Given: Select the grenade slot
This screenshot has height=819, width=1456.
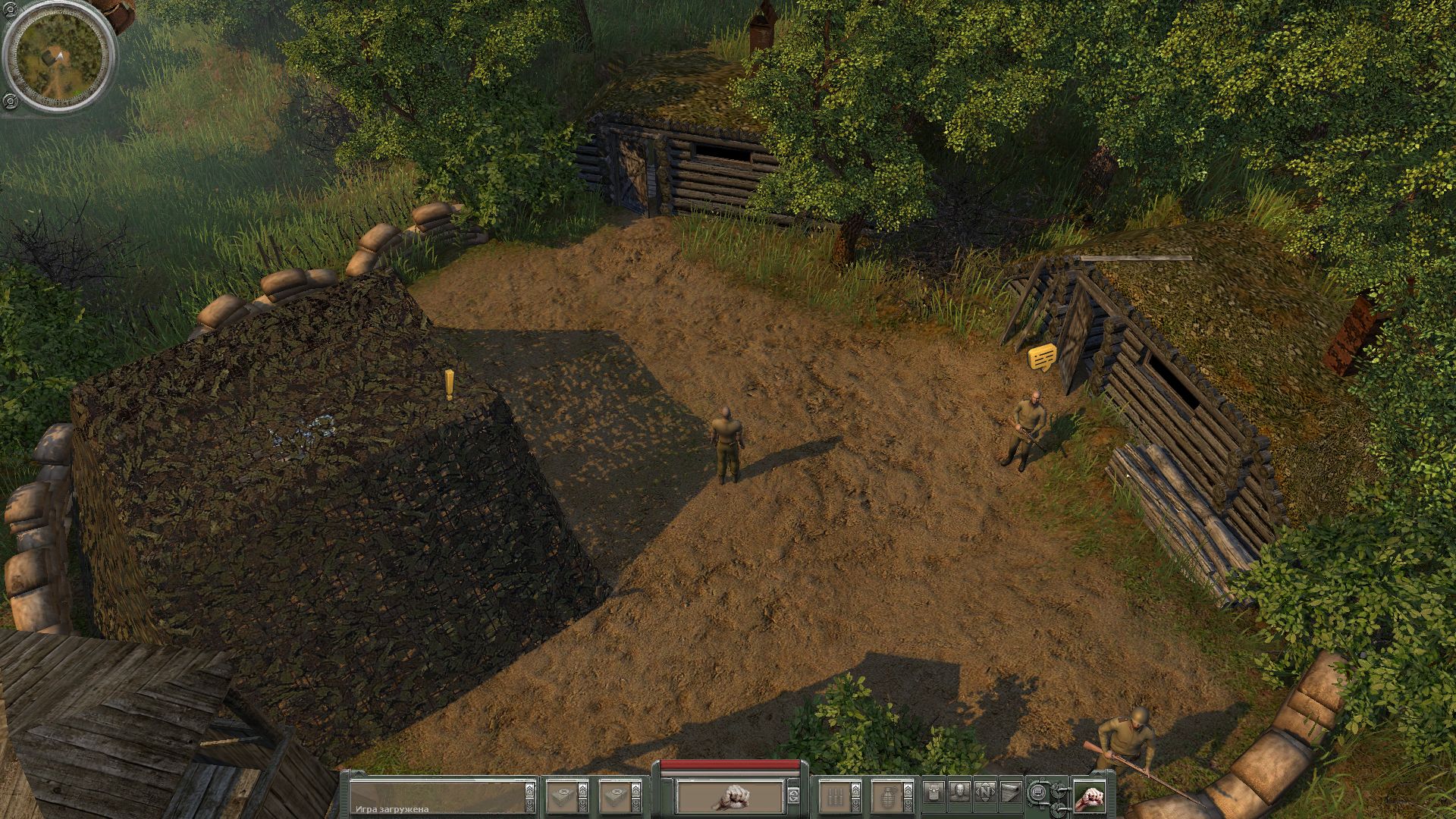Looking at the screenshot, I should pos(886,796).
